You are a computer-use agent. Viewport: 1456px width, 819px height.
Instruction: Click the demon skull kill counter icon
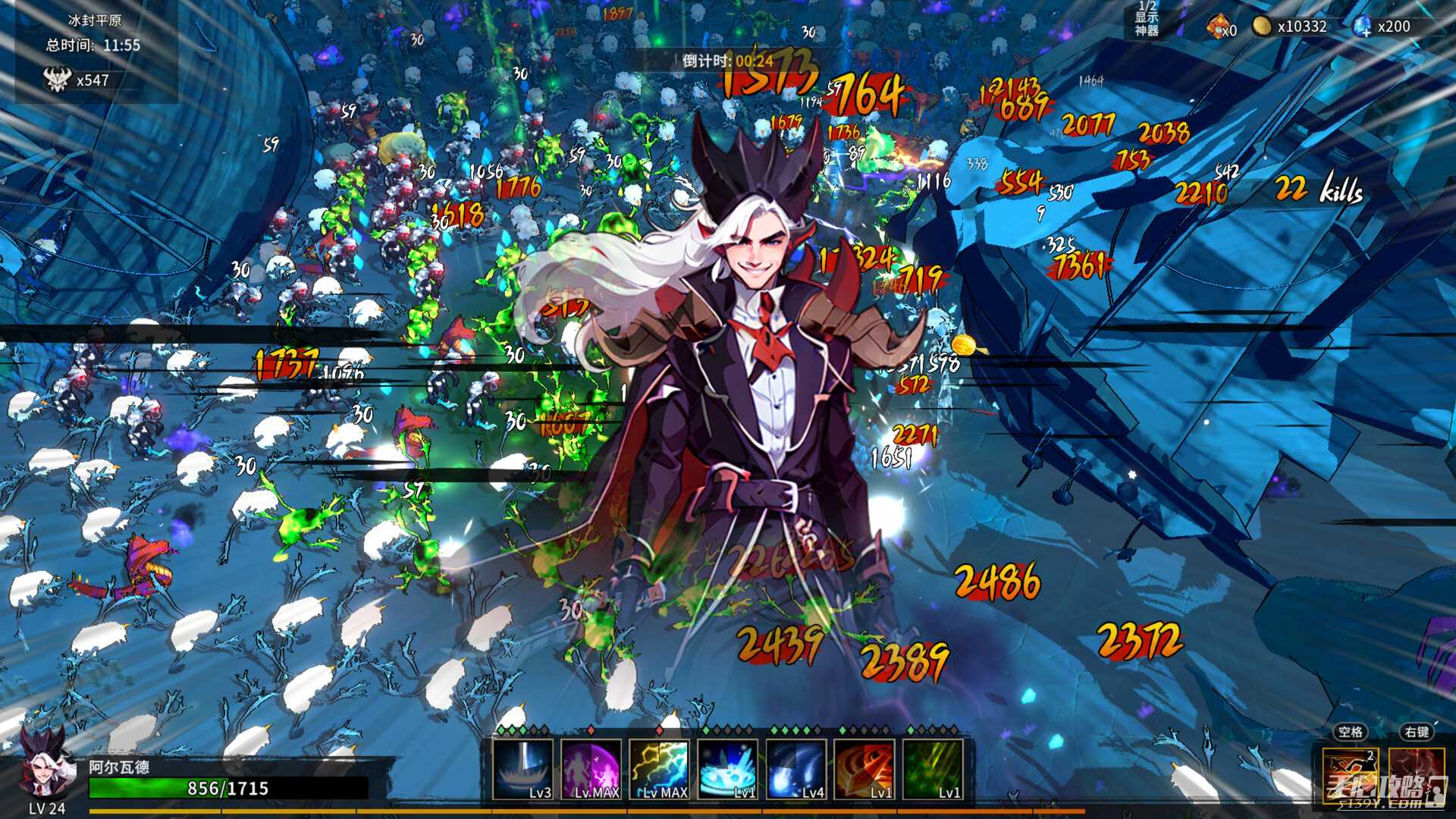tap(58, 80)
